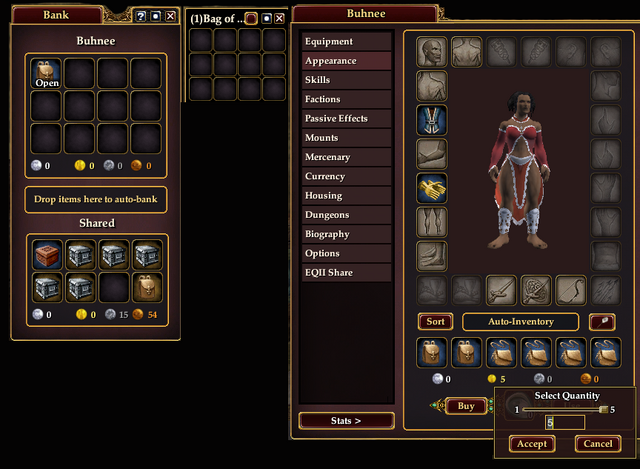This screenshot has height=469, width=640.
Task: Open the Equipment section
Action: (346, 42)
